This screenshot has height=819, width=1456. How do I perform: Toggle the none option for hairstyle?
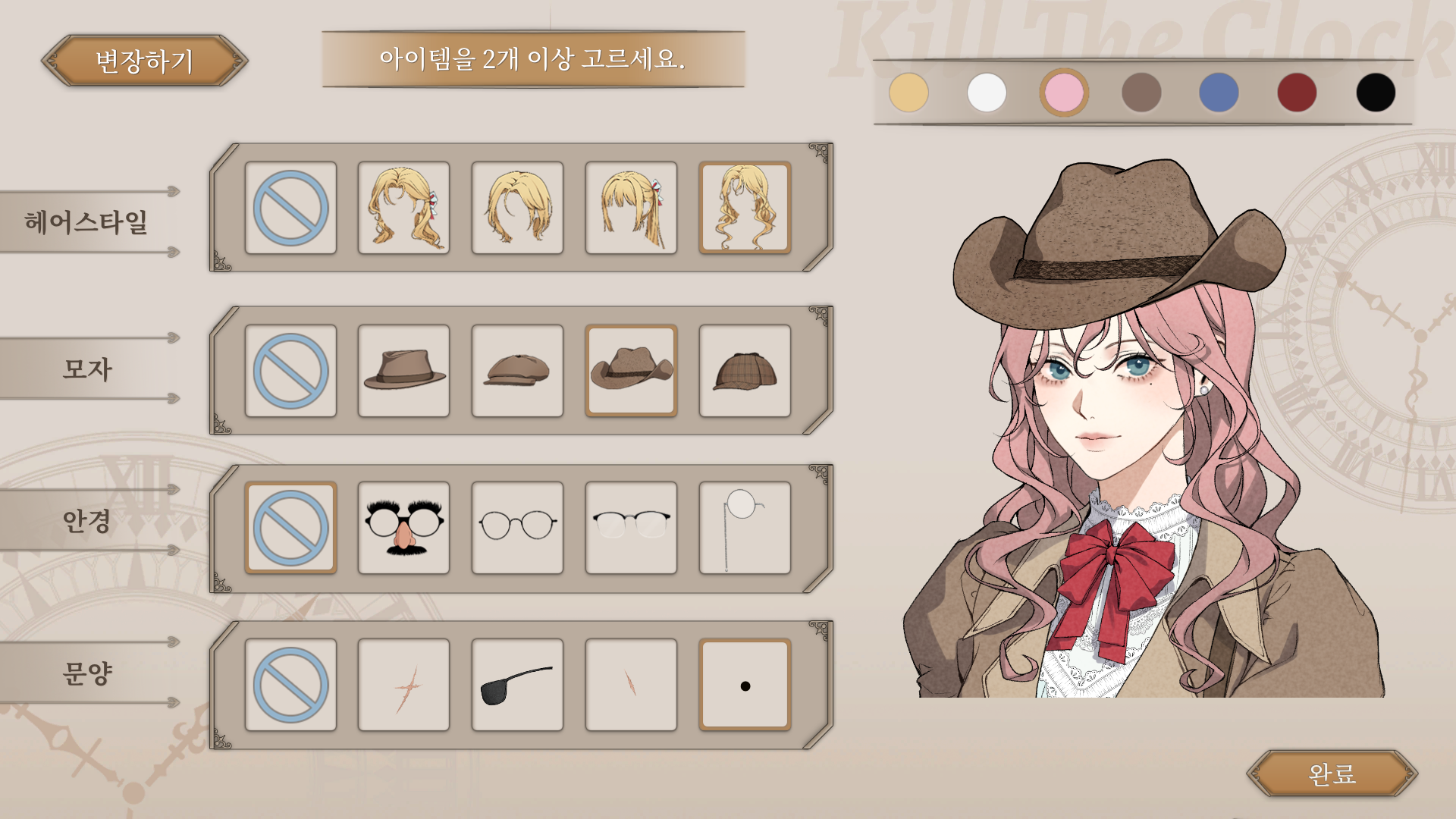(291, 207)
